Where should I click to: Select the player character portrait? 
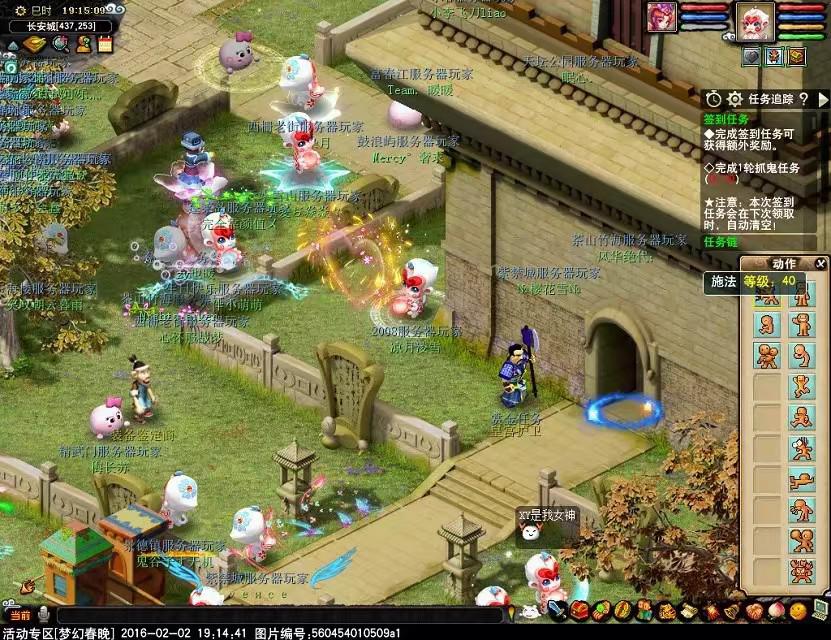click(x=755, y=21)
